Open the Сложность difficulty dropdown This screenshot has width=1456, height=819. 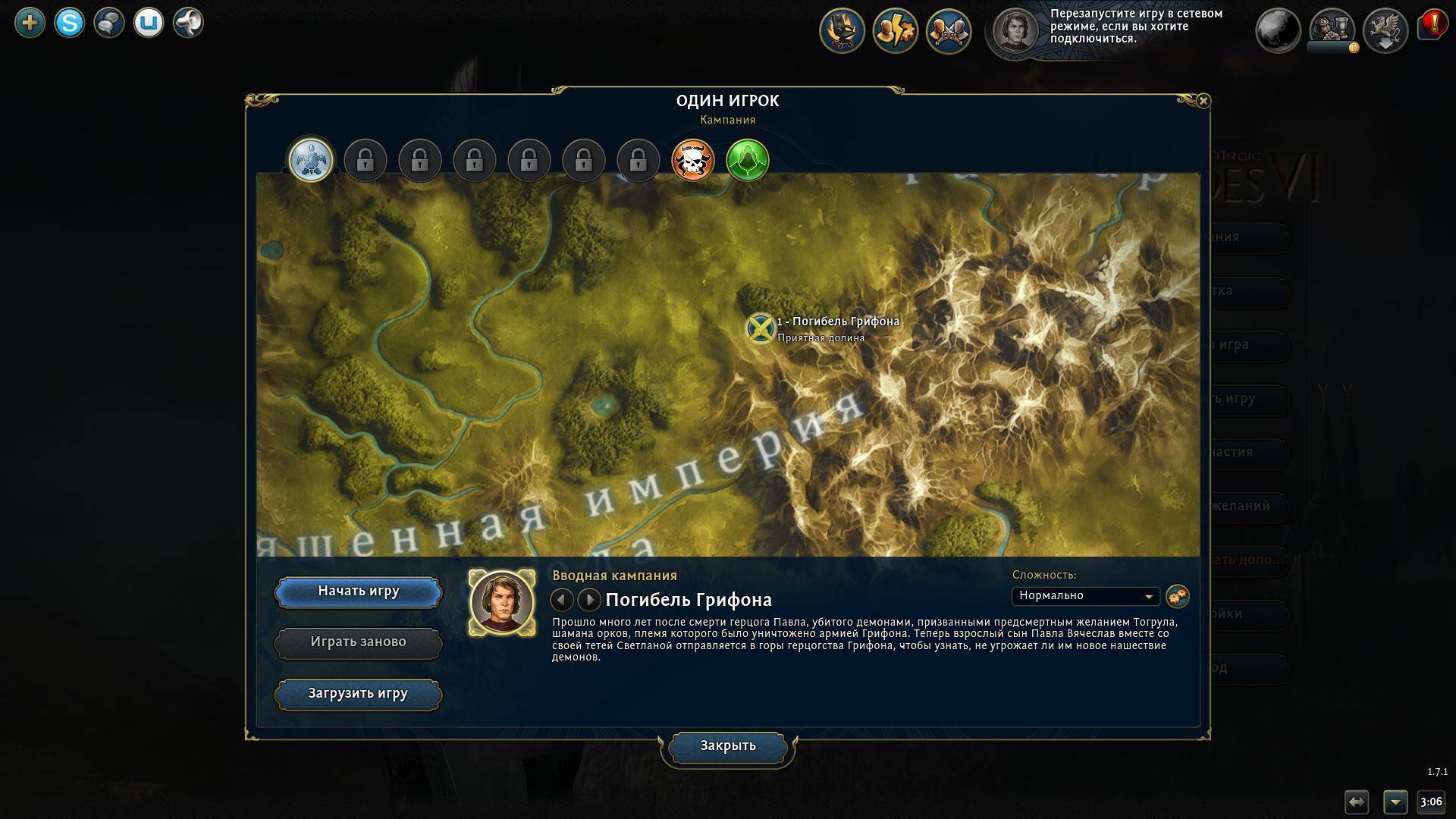1085,596
